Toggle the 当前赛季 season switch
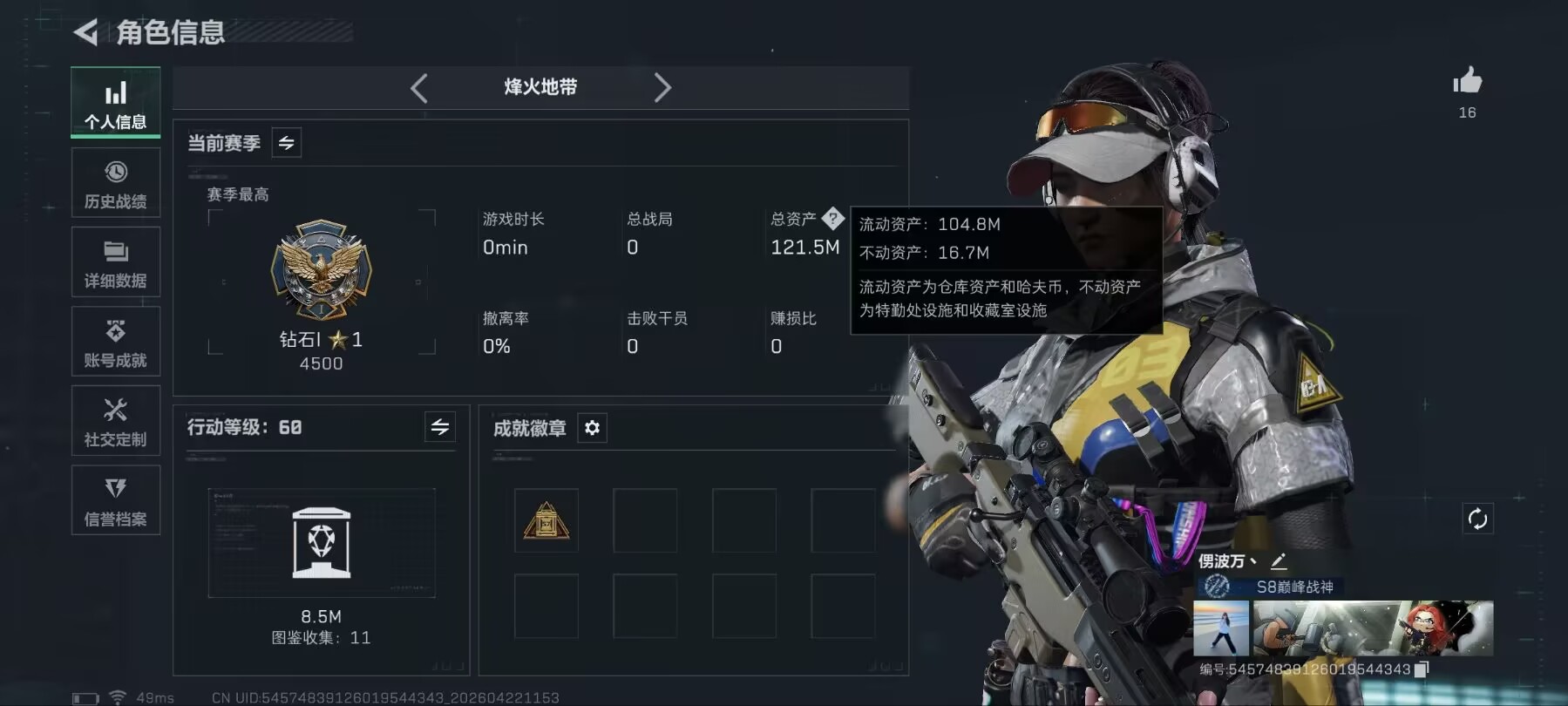Image resolution: width=1568 pixels, height=706 pixels. coord(287,143)
